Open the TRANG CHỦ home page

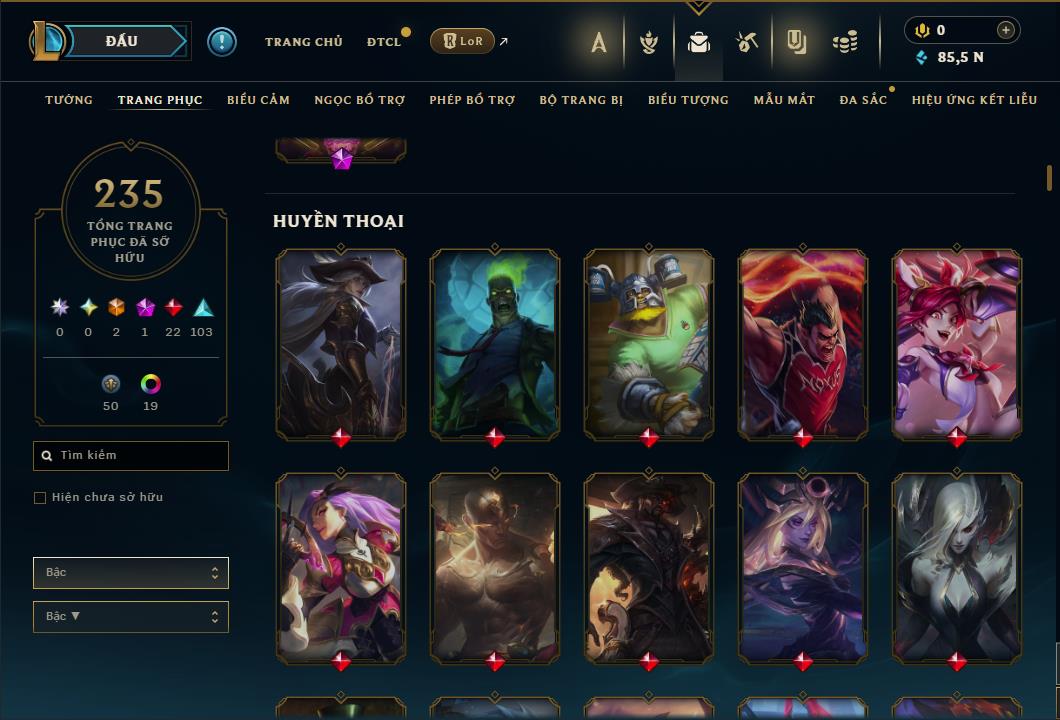303,42
